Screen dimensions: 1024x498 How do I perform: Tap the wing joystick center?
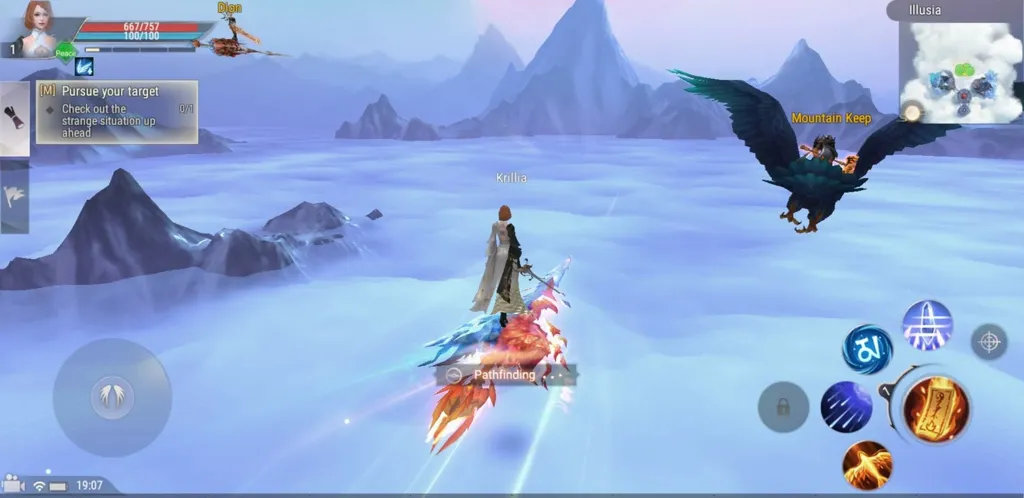[x=112, y=398]
